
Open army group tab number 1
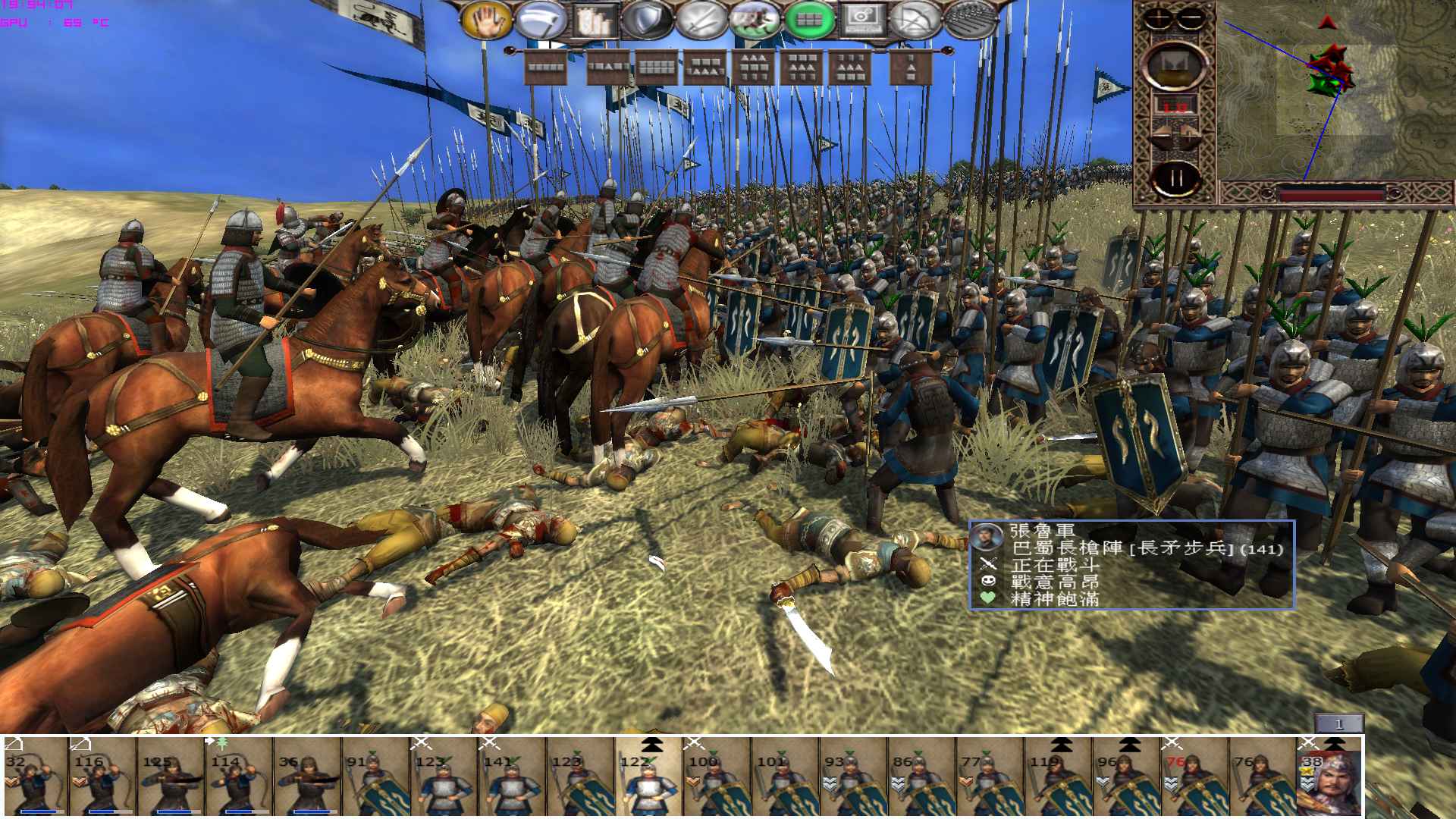[1338, 724]
